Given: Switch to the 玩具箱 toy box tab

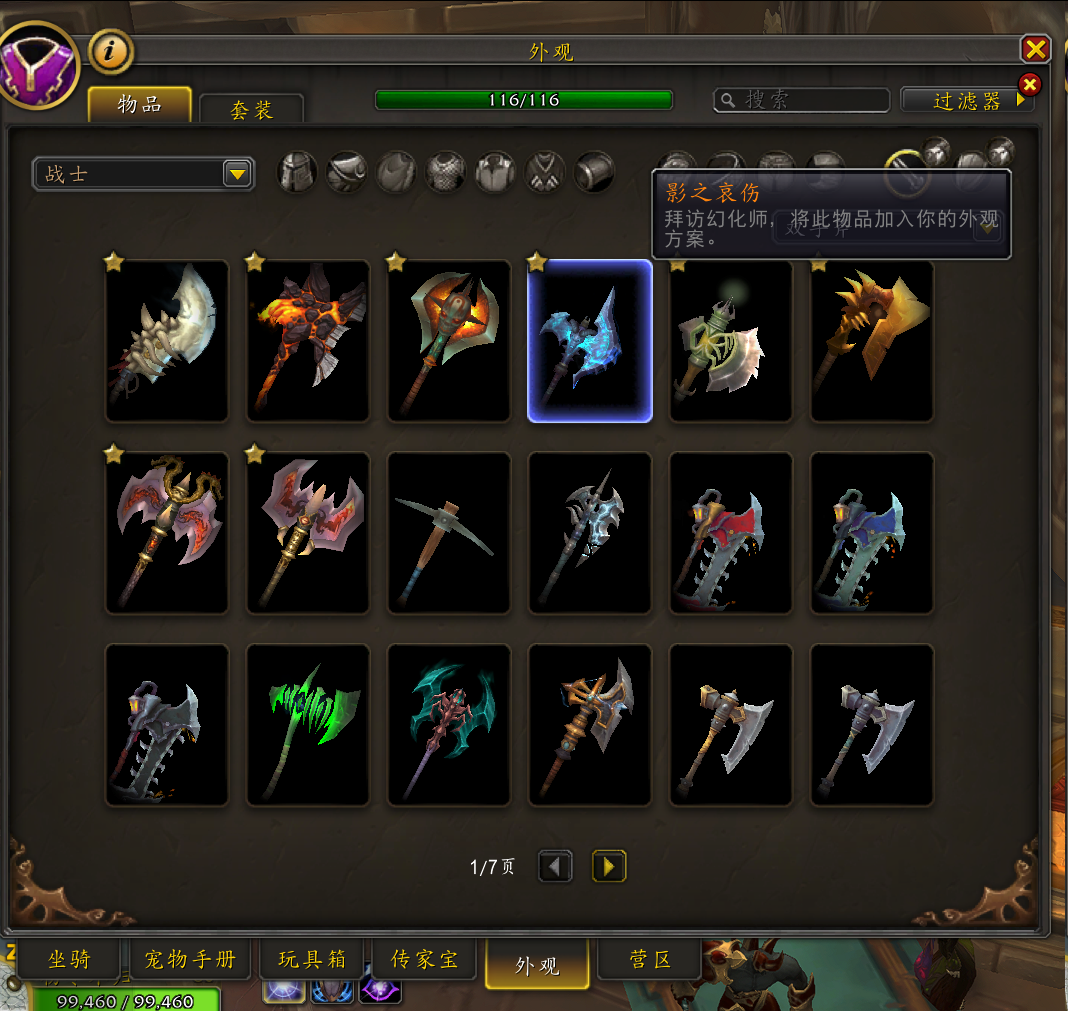Looking at the screenshot, I should [312, 961].
